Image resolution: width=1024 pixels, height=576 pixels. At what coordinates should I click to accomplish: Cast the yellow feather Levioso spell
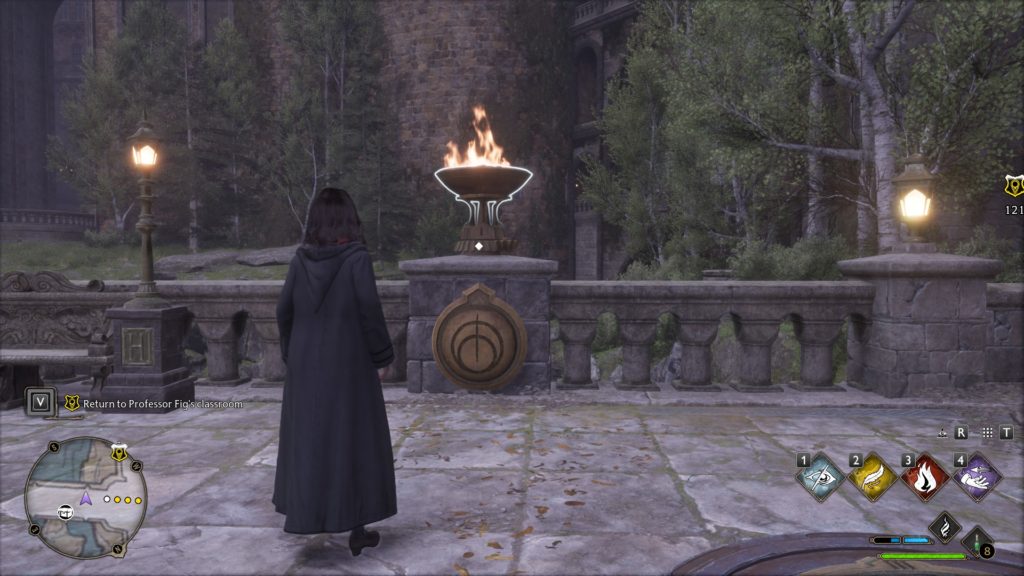click(872, 478)
